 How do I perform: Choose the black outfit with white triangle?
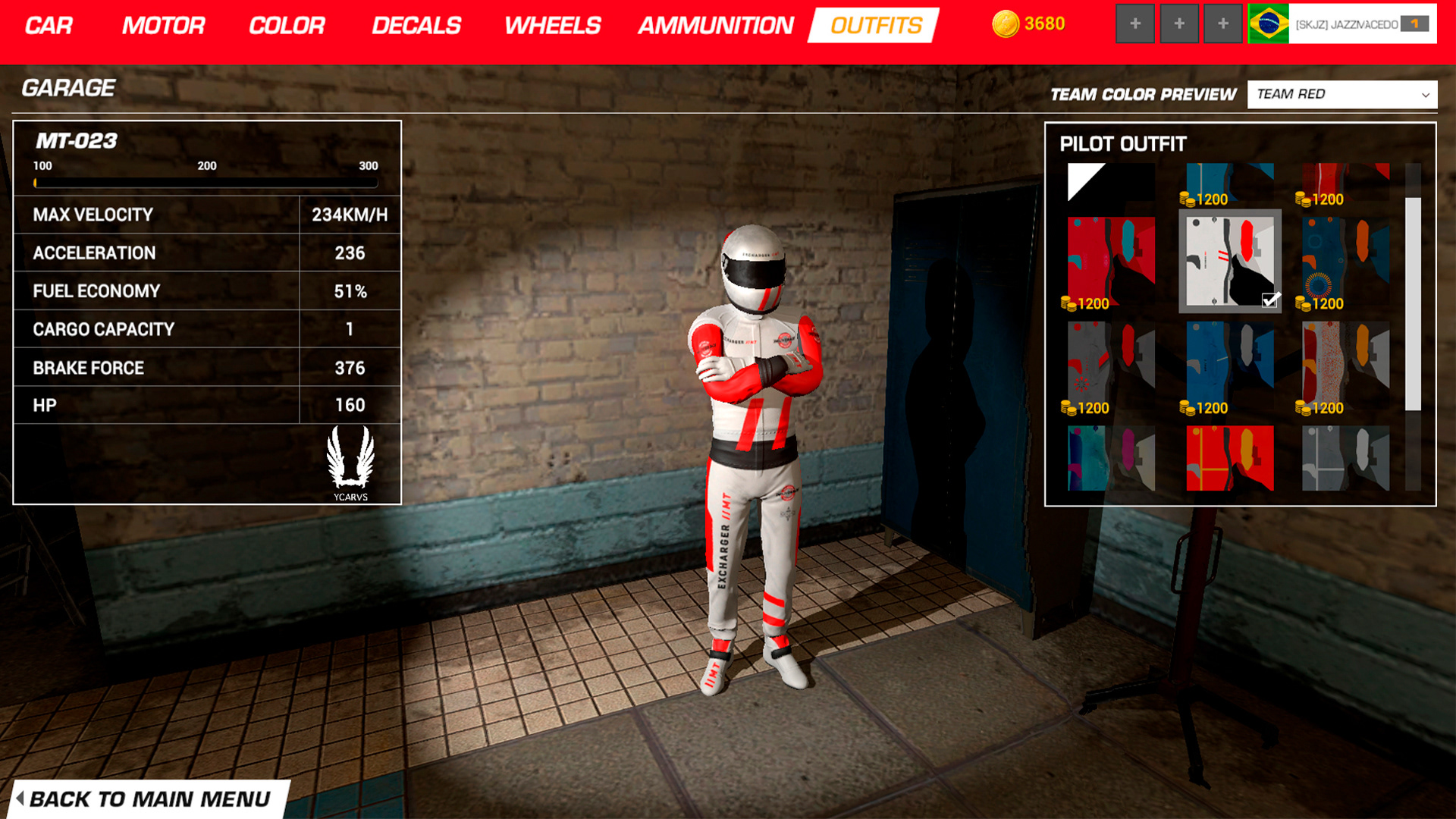point(1110,183)
